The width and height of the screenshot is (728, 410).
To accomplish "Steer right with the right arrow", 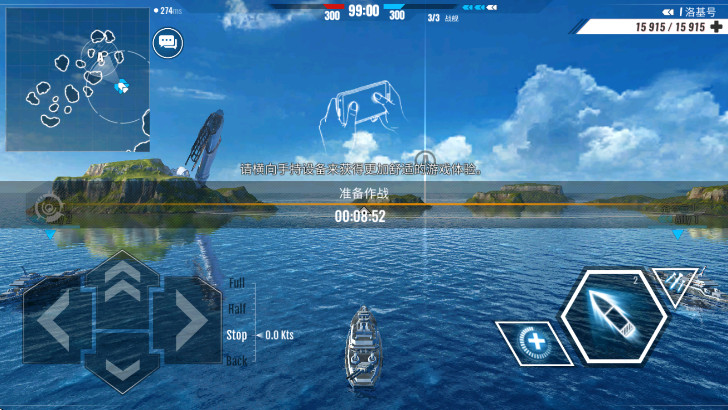I will [x=187, y=320].
